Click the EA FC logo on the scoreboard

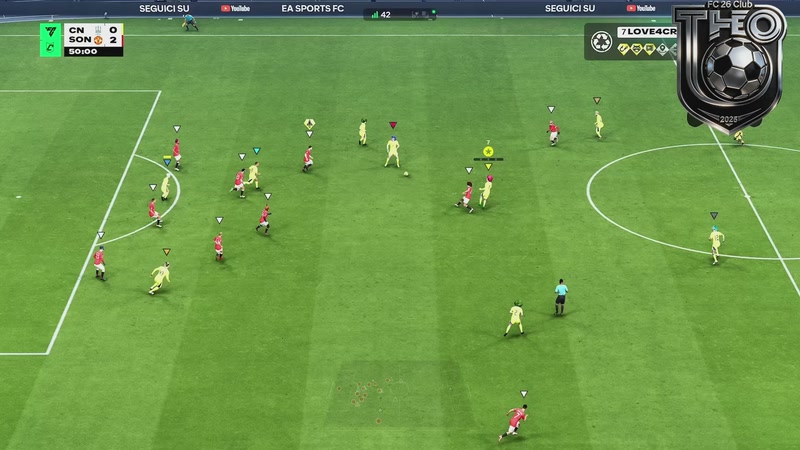pos(52,31)
